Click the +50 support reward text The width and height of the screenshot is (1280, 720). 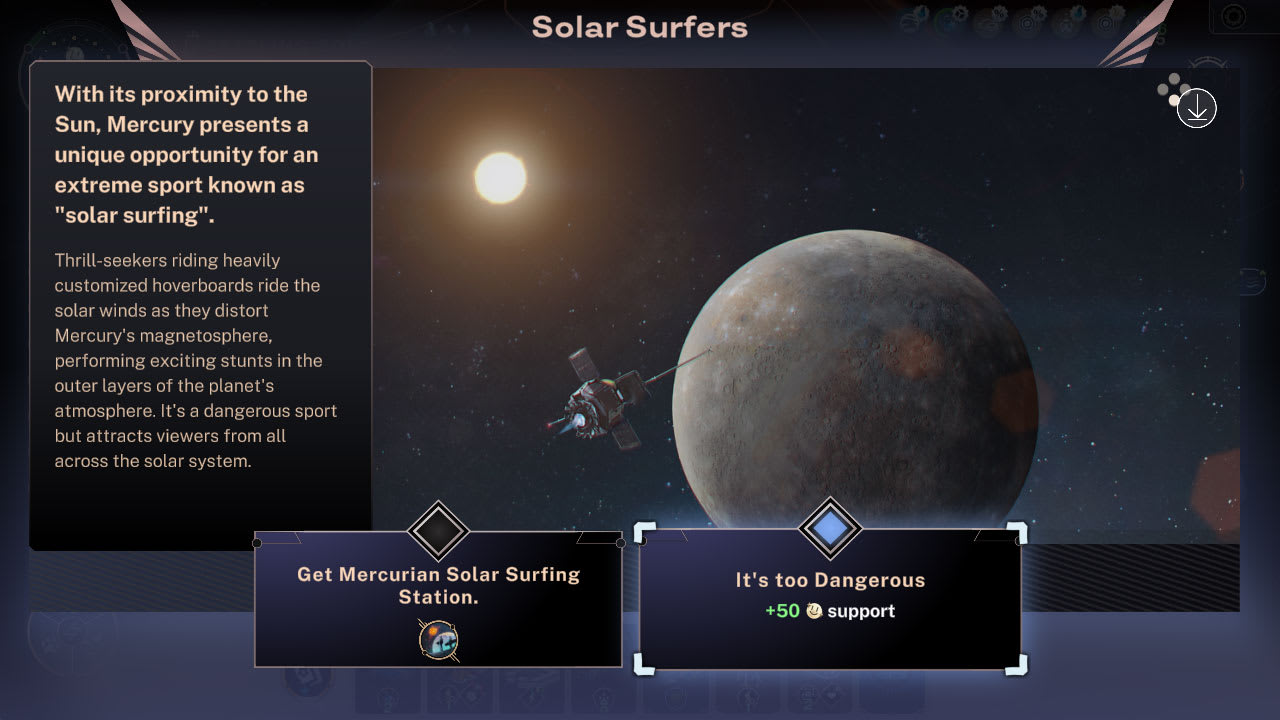point(828,610)
